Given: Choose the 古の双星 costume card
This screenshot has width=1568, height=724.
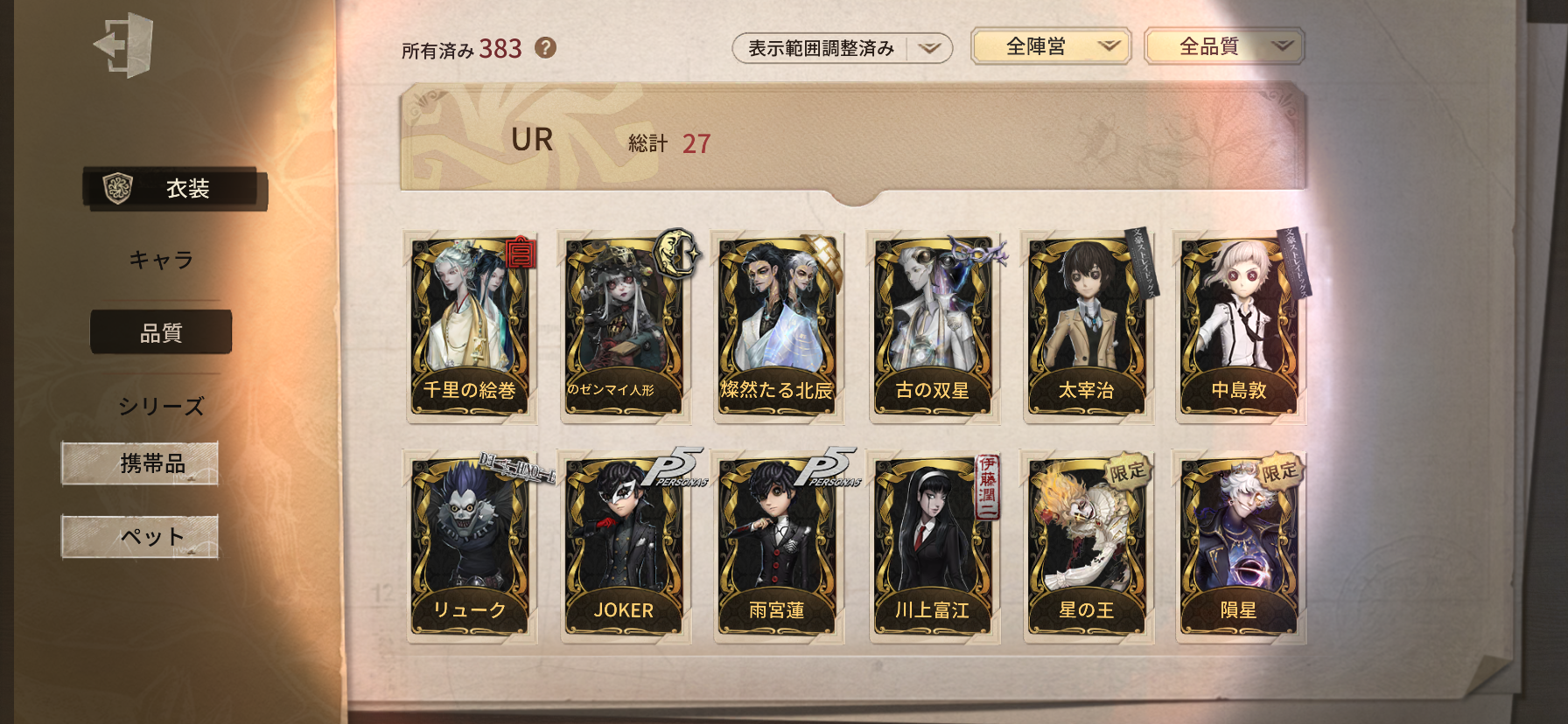Looking at the screenshot, I should [x=932, y=328].
